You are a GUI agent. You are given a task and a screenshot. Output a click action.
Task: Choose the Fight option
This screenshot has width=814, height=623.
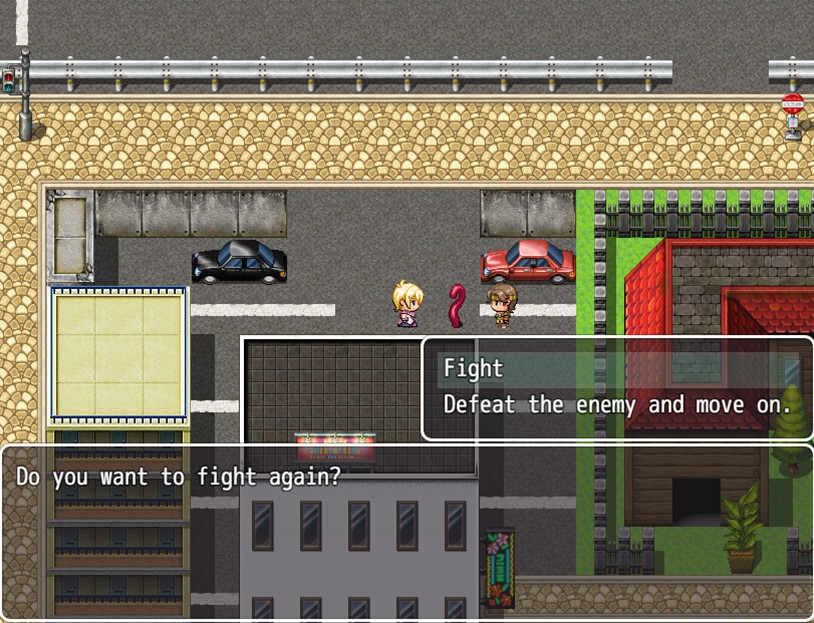[474, 369]
